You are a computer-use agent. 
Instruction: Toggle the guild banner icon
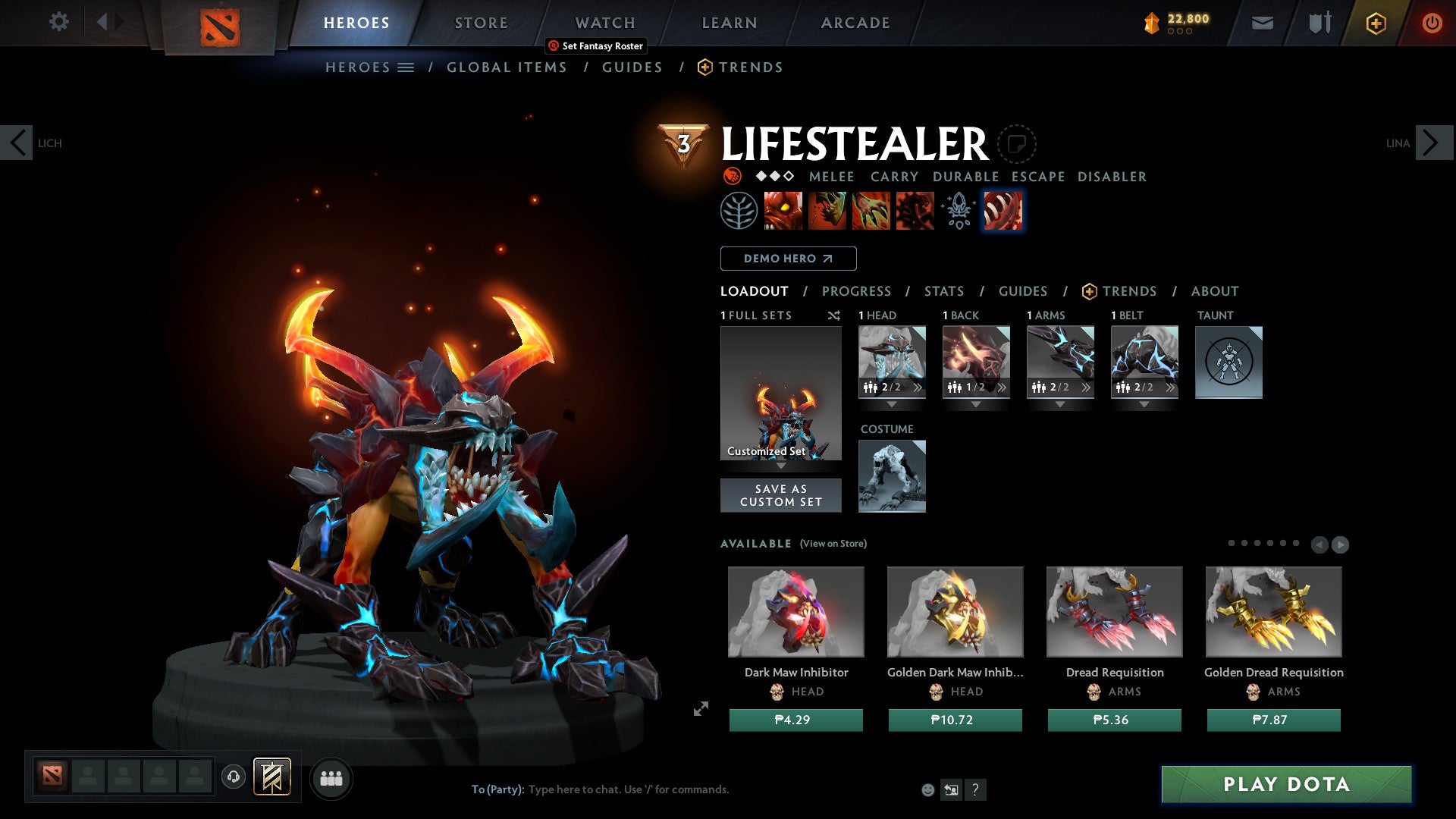coord(273,778)
